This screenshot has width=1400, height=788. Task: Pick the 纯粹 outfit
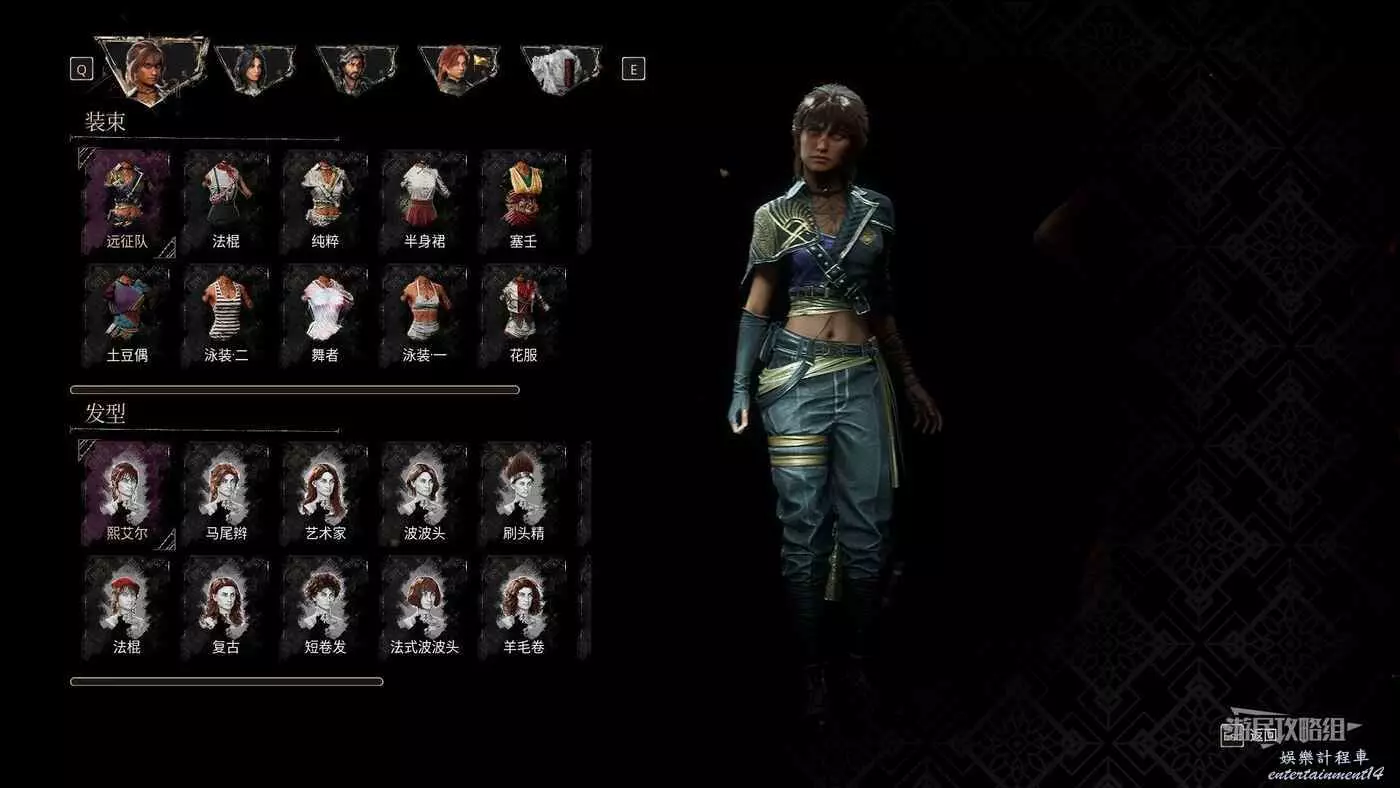[x=325, y=200]
